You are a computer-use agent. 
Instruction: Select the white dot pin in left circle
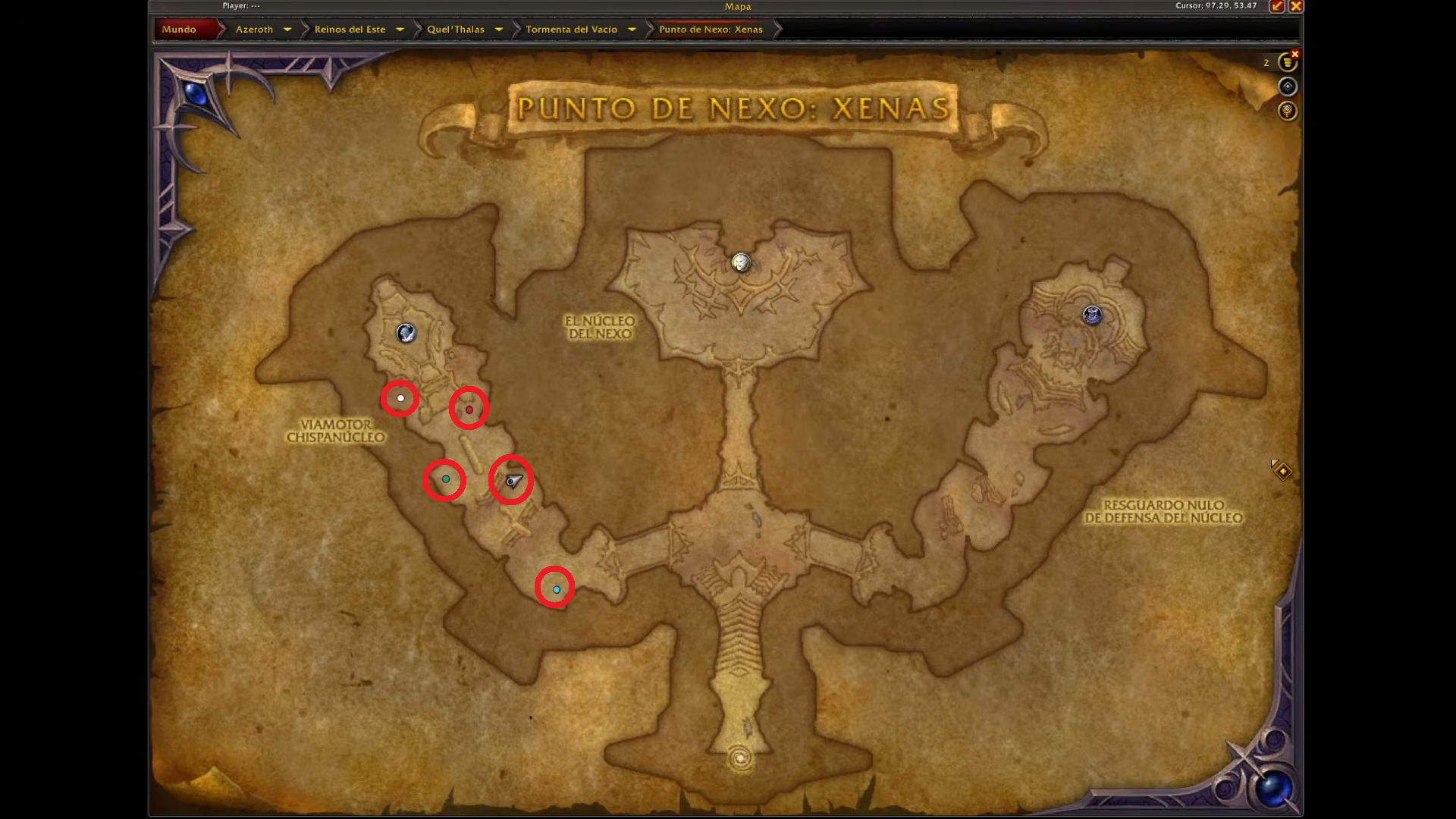(400, 397)
